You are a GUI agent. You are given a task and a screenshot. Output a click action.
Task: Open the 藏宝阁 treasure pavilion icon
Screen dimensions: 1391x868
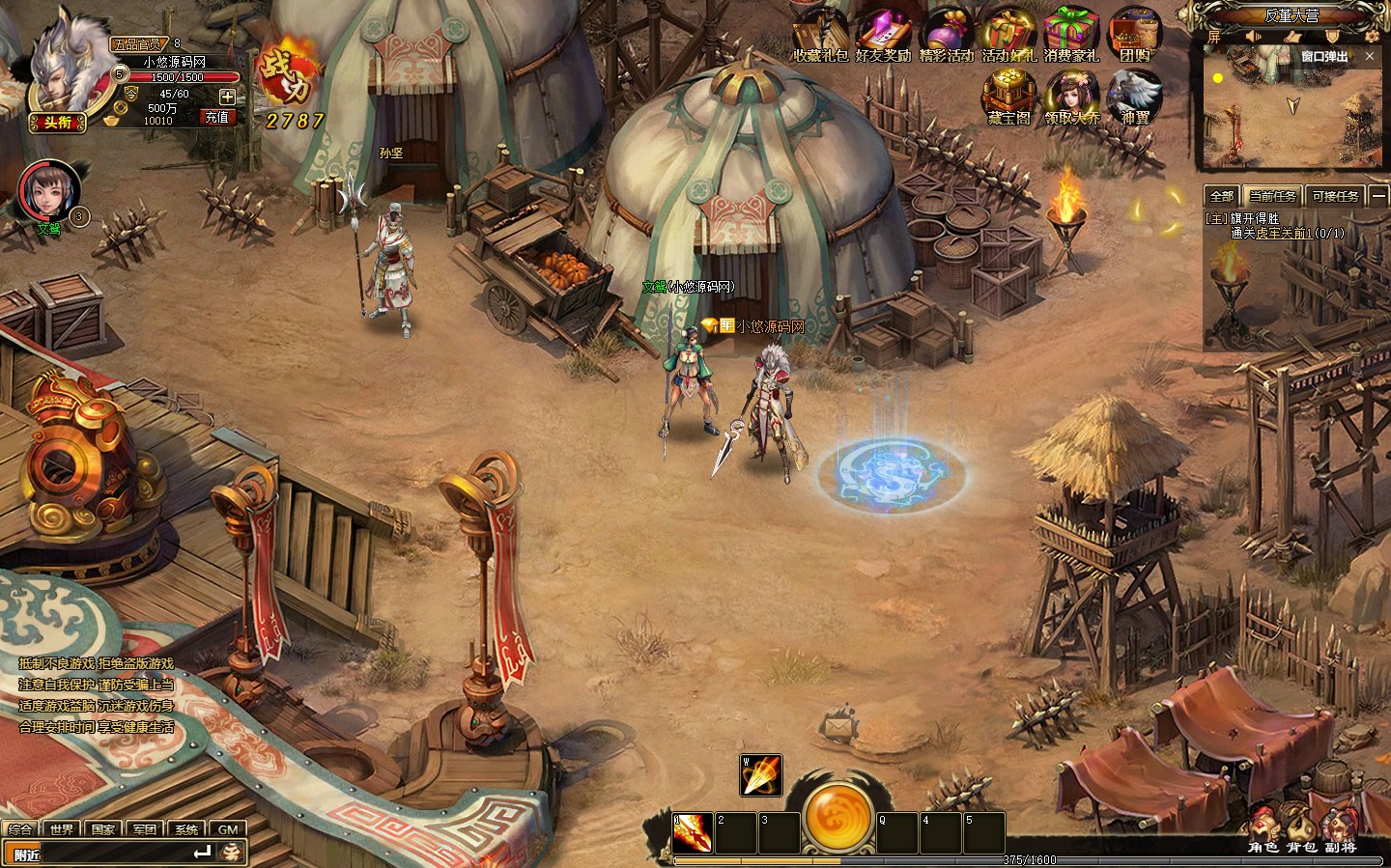[x=1008, y=96]
